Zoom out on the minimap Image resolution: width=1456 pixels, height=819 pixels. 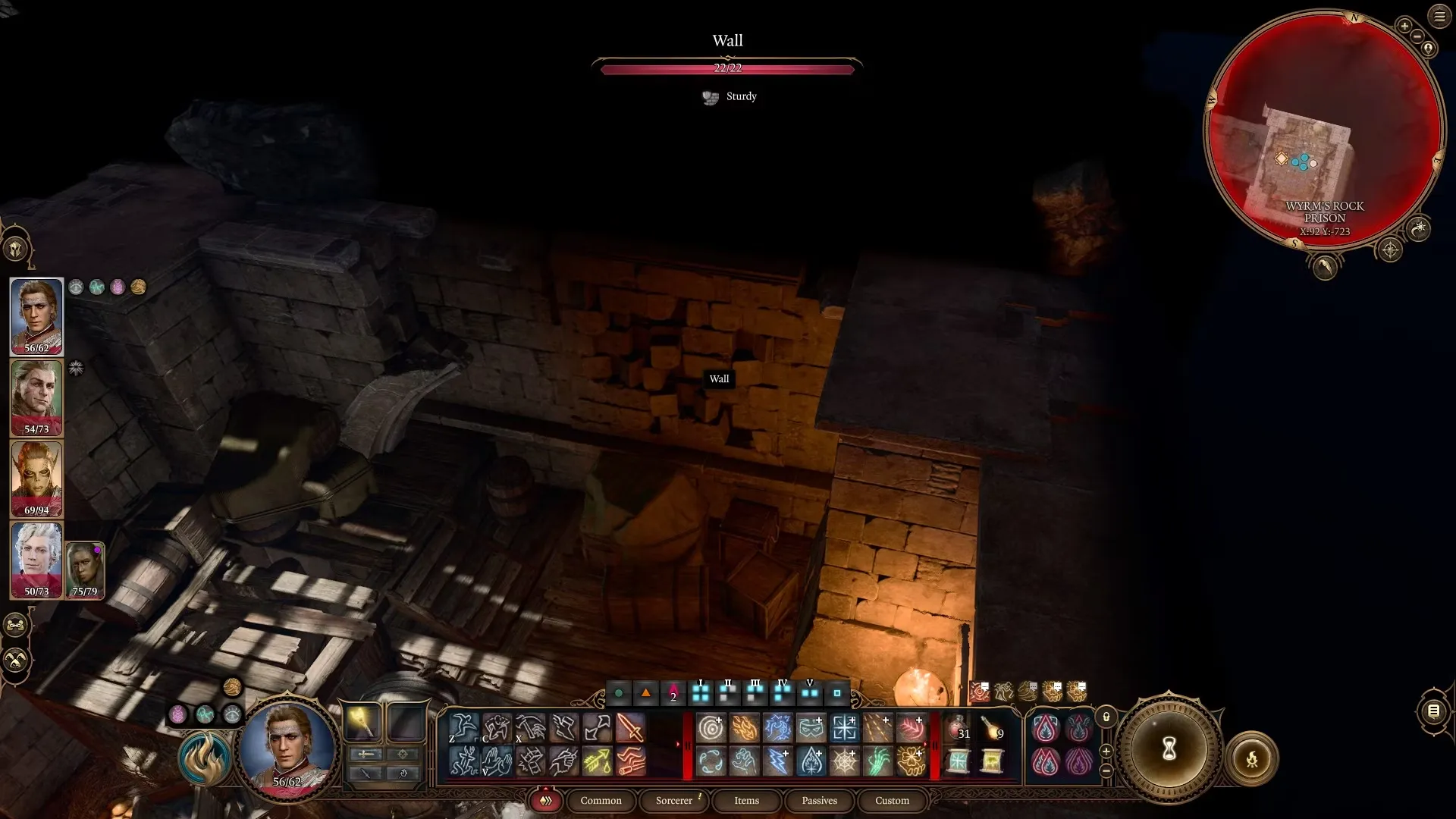click(1417, 36)
